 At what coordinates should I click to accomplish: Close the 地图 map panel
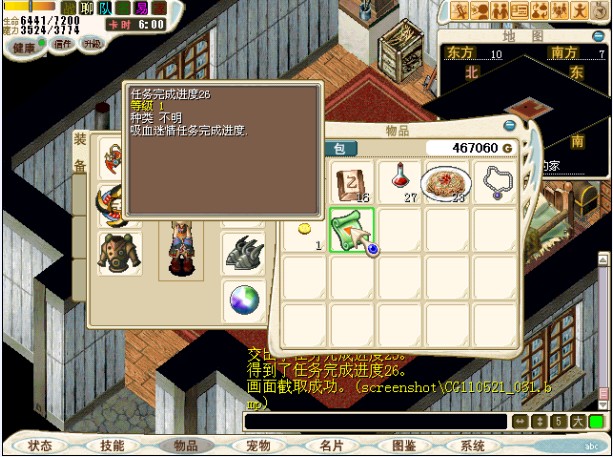coord(600,35)
